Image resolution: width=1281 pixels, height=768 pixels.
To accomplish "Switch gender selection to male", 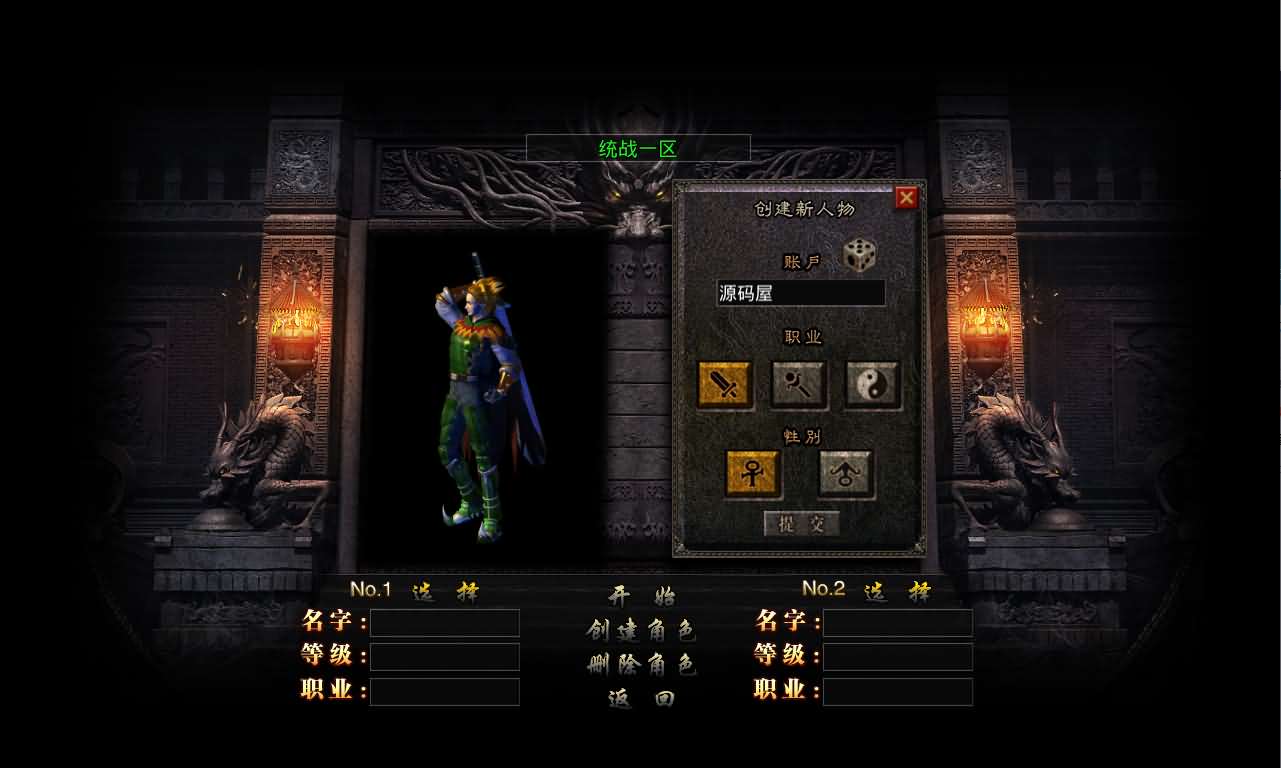I will tap(845, 474).
